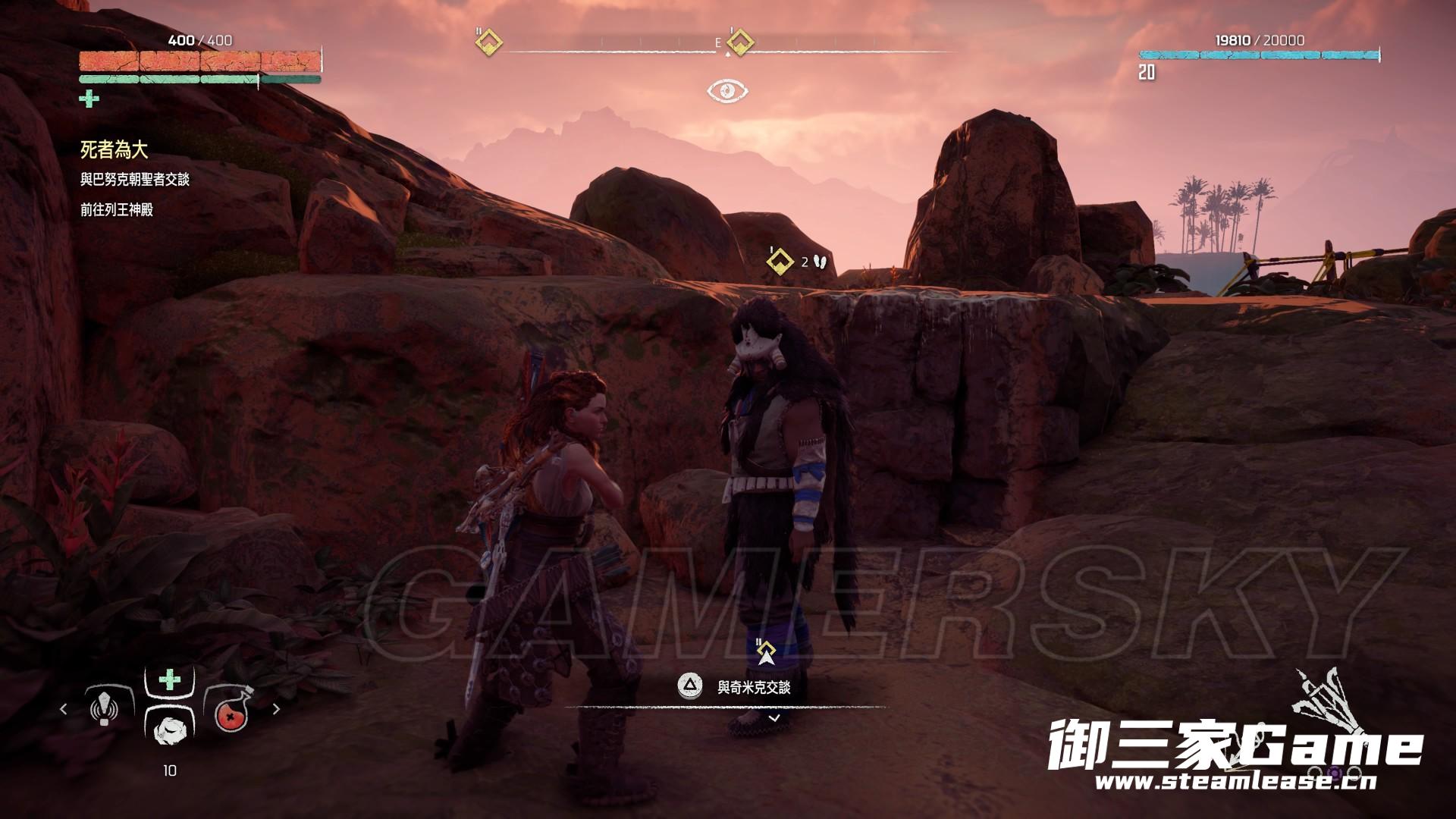Screen dimensions: 1456x819
Task: Select the 與巴努克朝聖者交談 objective
Action: tap(135, 180)
